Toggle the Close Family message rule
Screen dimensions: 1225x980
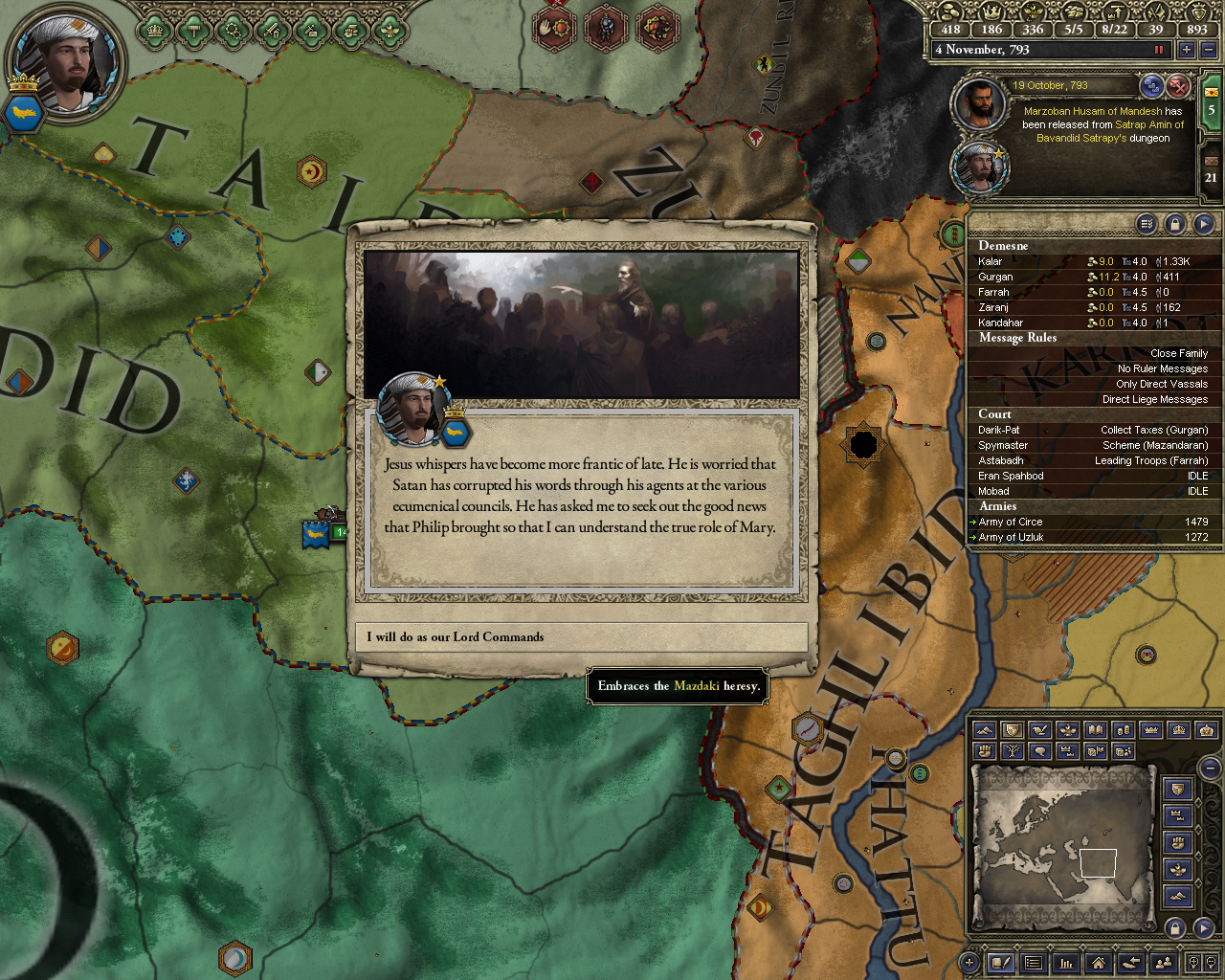1178,353
